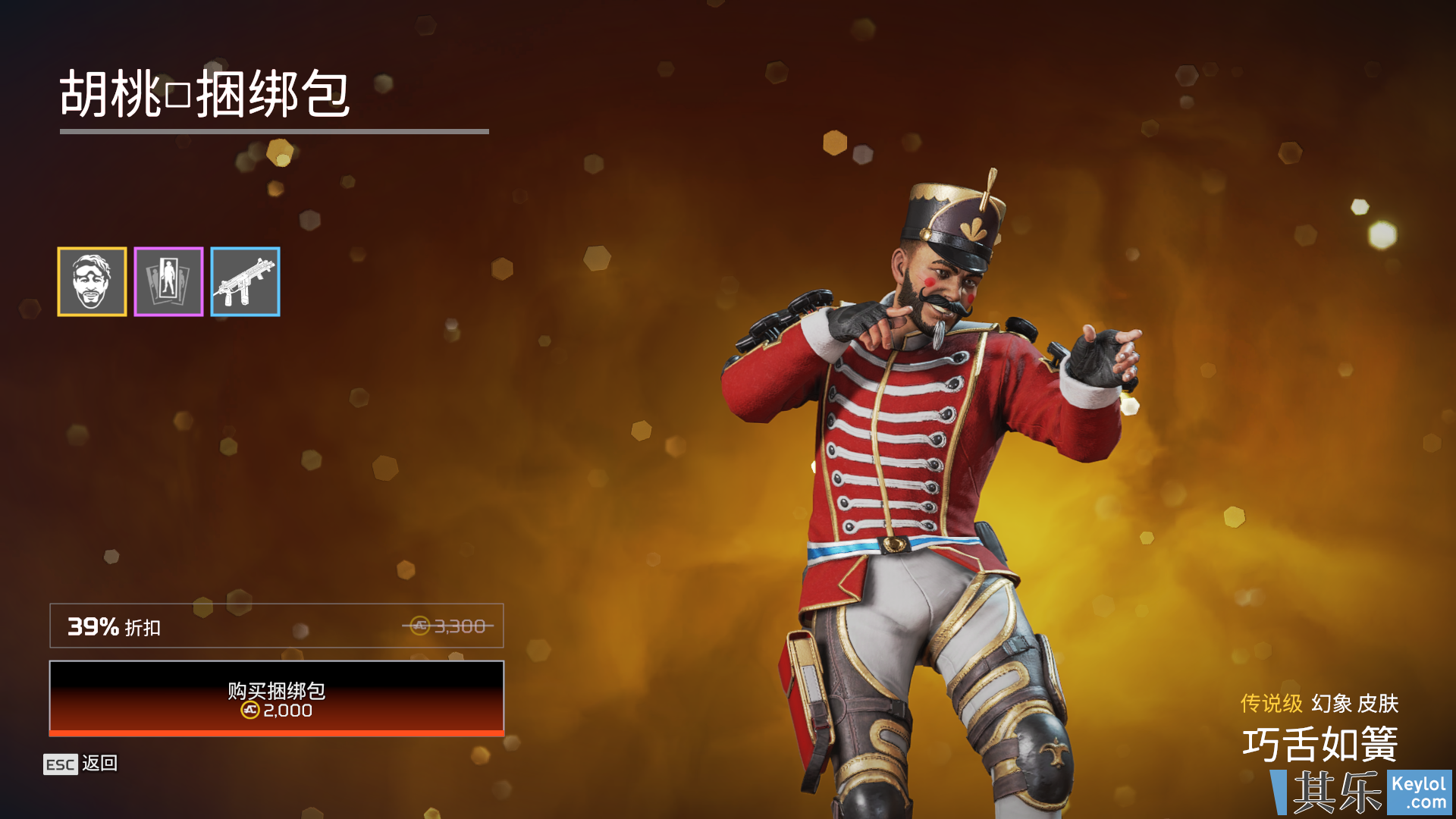Select the purple banner pose item

point(168,281)
